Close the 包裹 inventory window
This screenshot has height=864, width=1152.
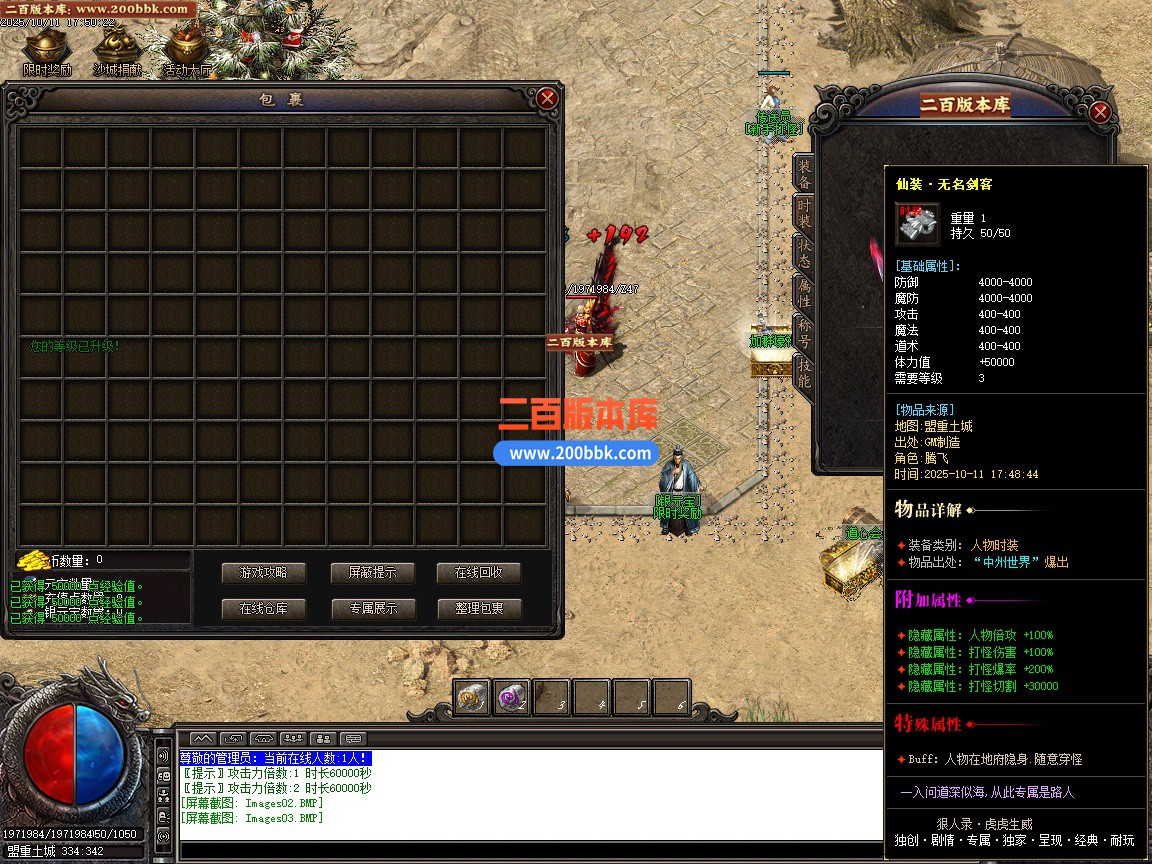coord(547,98)
